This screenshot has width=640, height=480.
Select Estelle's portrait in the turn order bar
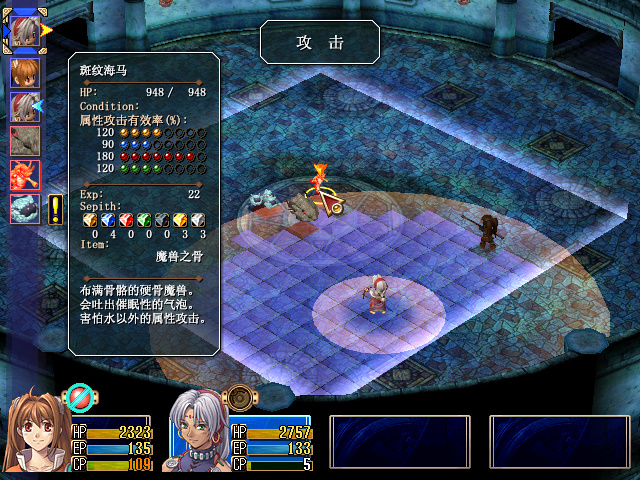coord(25,73)
